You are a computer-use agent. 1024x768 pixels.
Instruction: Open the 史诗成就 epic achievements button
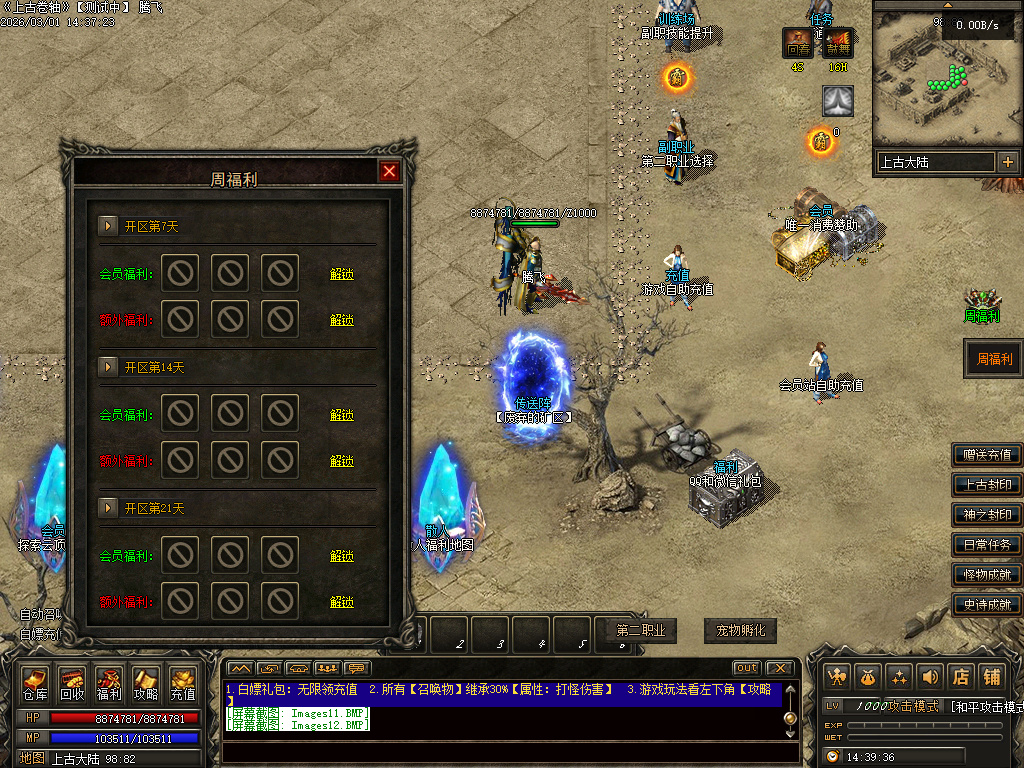pos(987,604)
